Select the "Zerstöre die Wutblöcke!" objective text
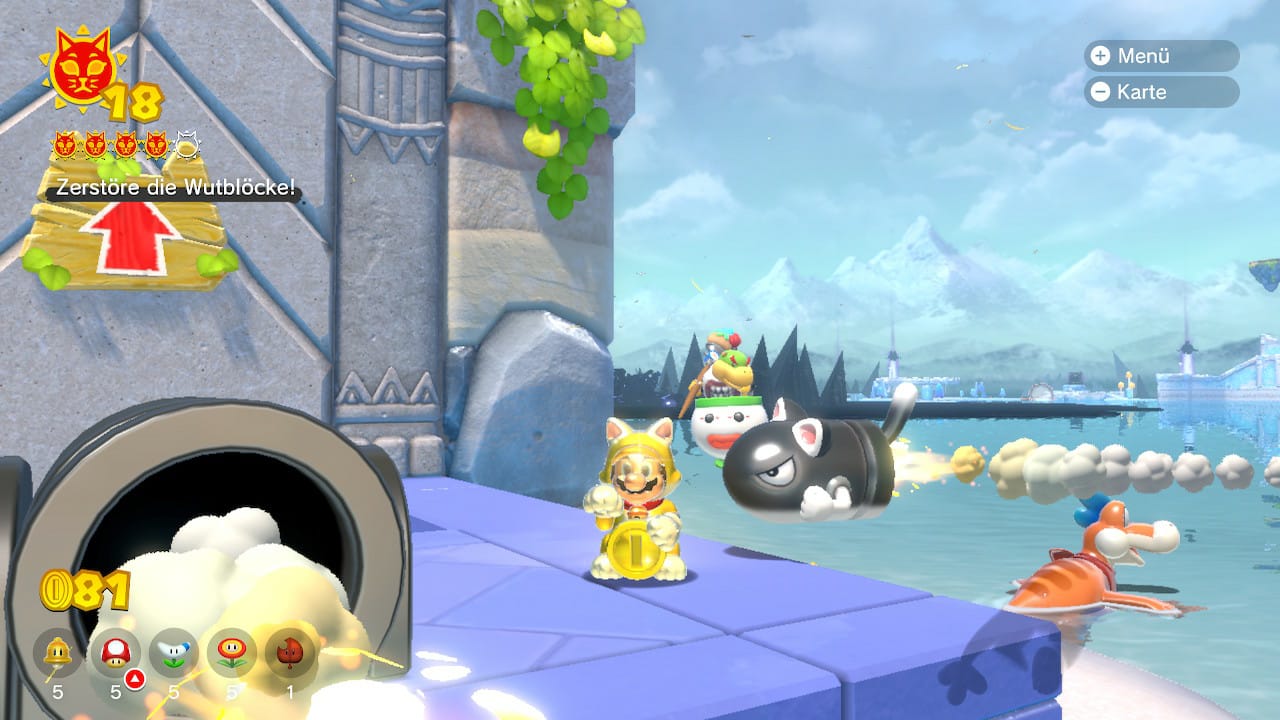This screenshot has width=1280, height=720. point(175,190)
